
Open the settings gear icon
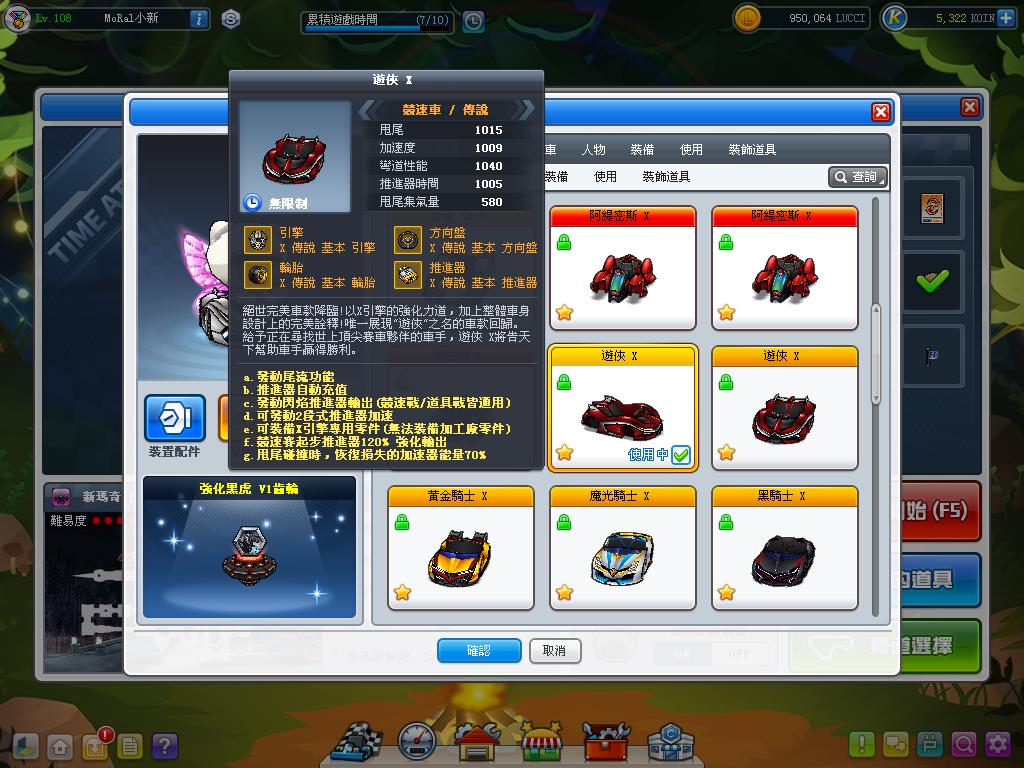998,745
